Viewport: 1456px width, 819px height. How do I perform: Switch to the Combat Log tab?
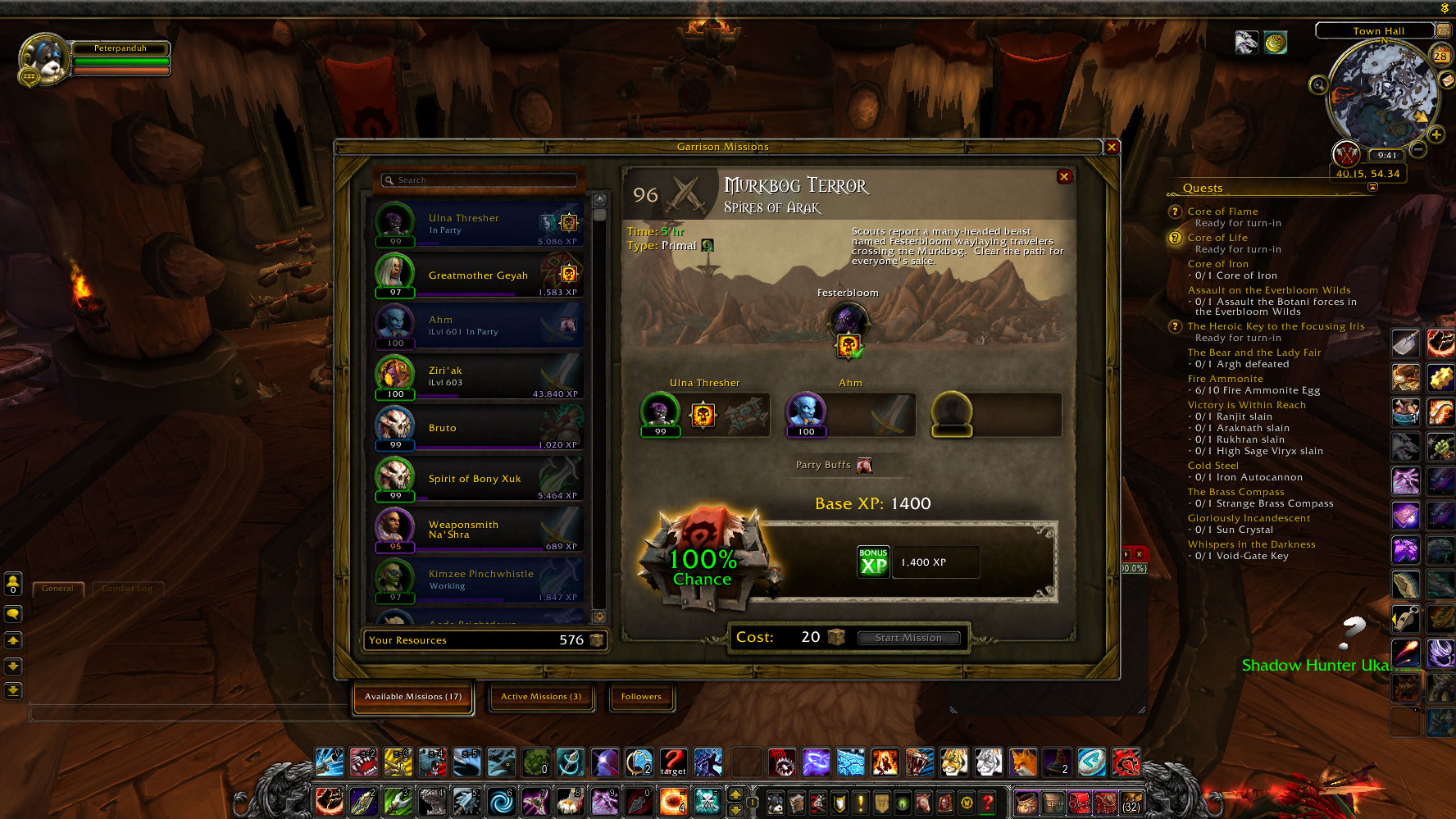(x=127, y=589)
